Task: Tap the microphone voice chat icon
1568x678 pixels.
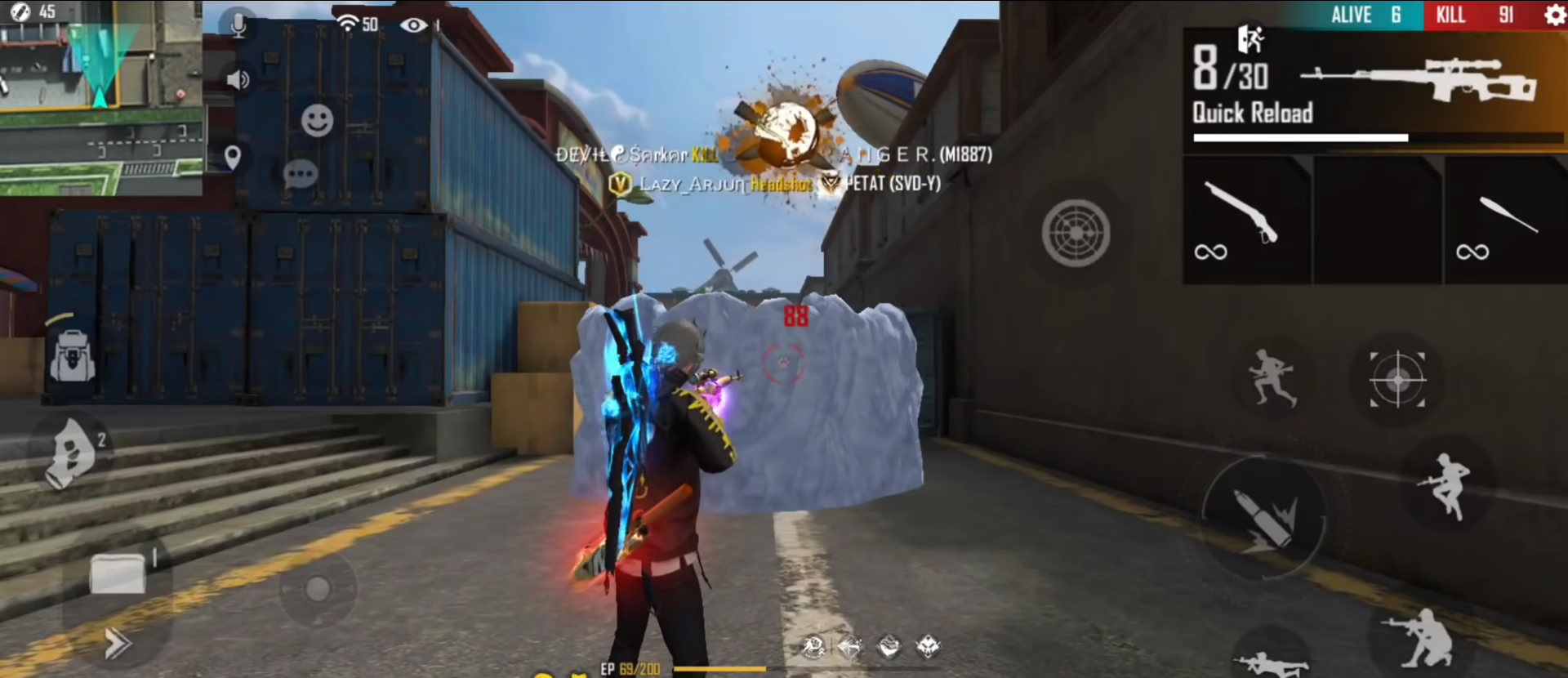Action: tap(238, 25)
